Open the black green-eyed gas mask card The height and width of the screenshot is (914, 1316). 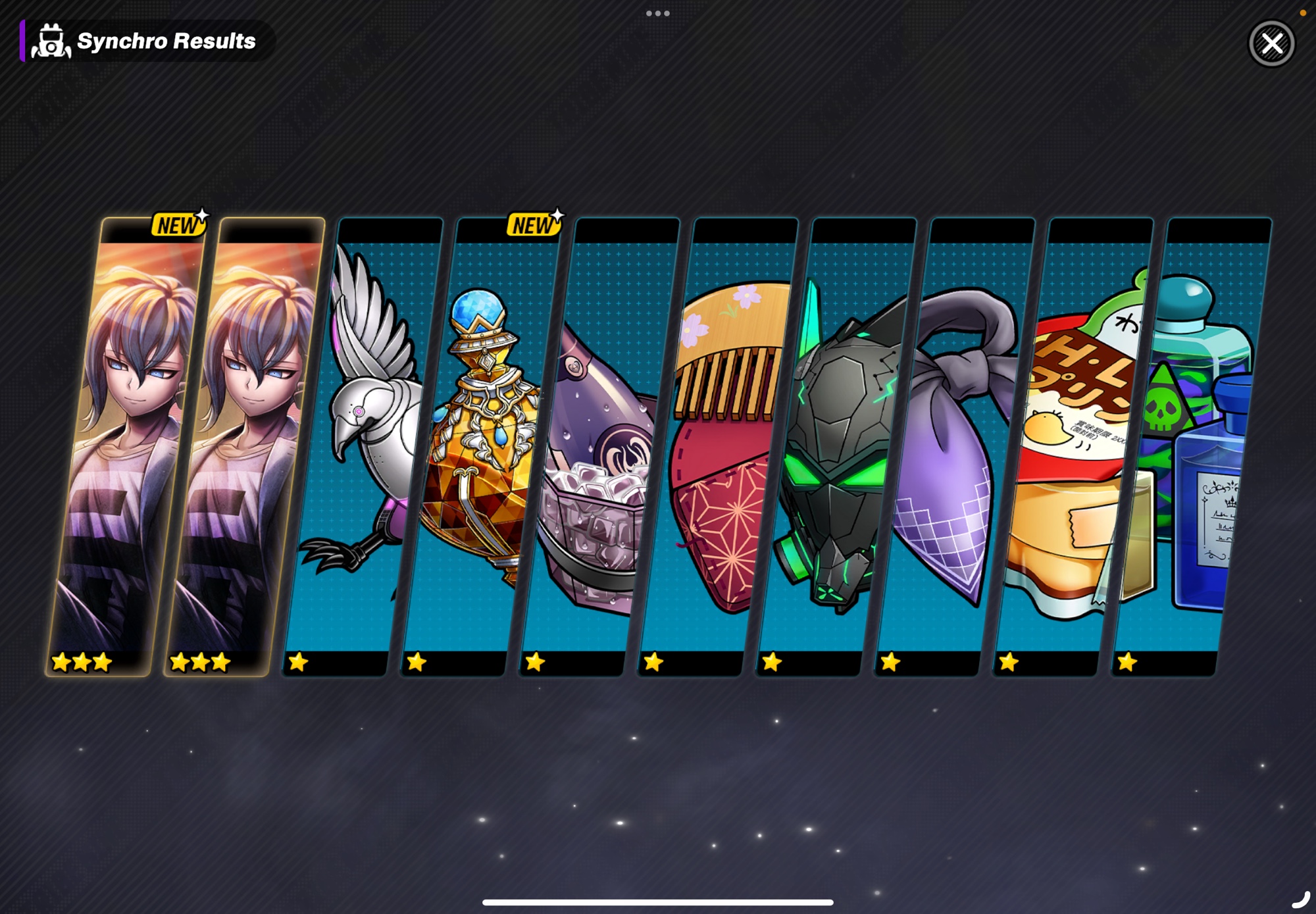(836, 447)
